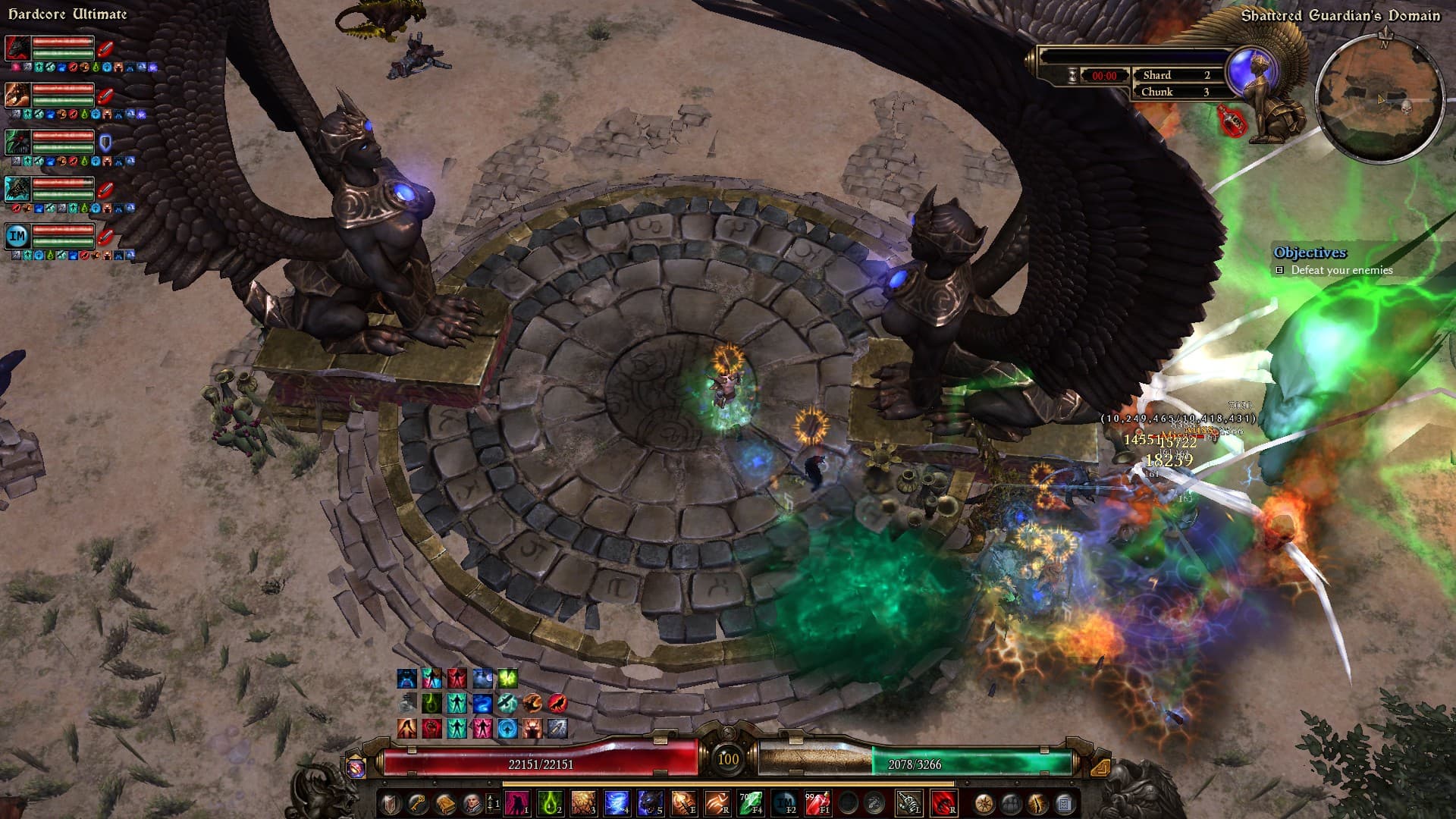
Task: Select the red right-mouse skill slot
Action: [943, 802]
